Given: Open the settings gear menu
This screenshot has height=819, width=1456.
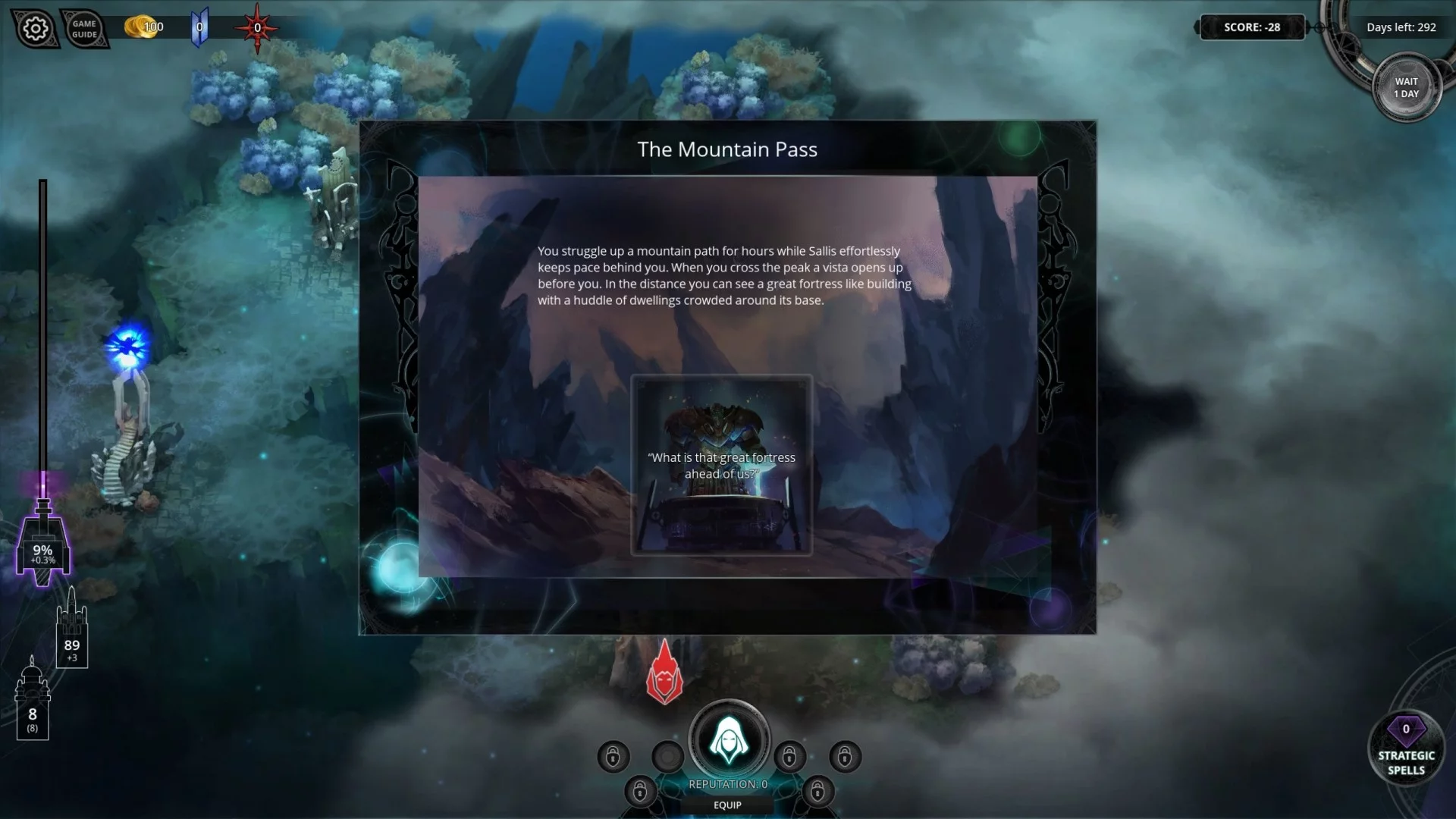Looking at the screenshot, I should point(35,29).
